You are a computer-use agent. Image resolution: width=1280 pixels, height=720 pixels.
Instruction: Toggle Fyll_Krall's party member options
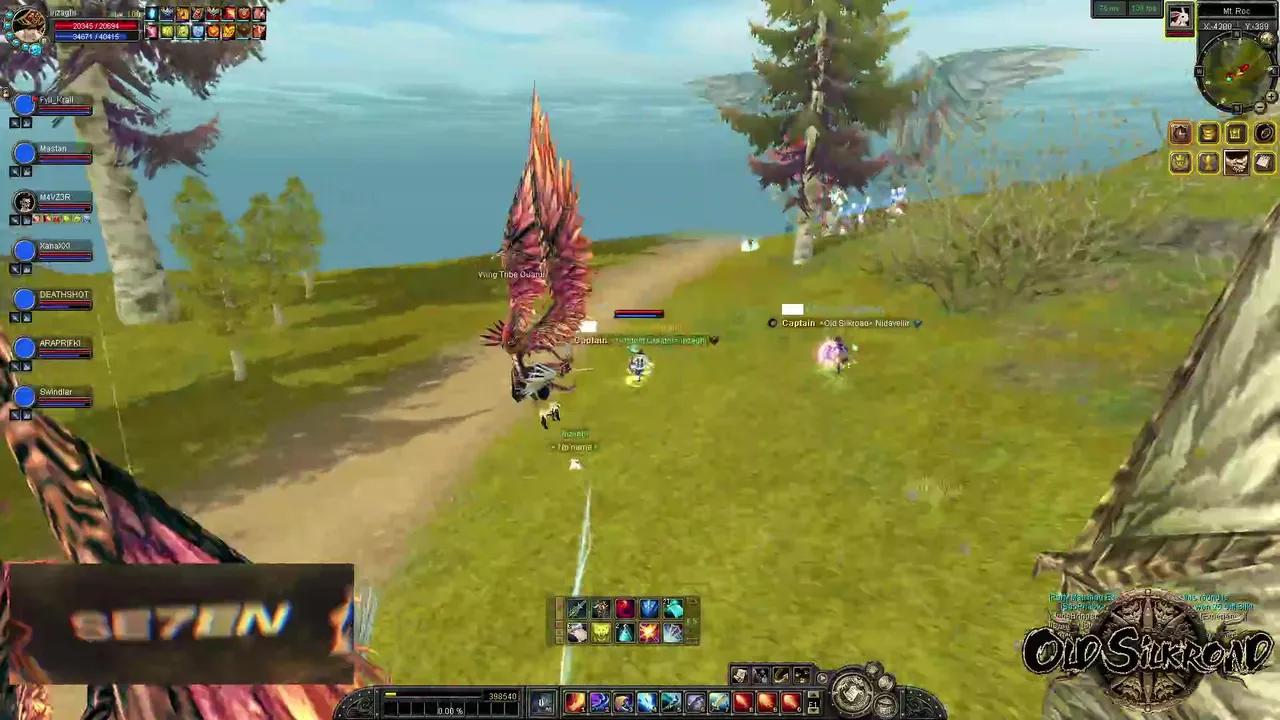tap(16, 122)
